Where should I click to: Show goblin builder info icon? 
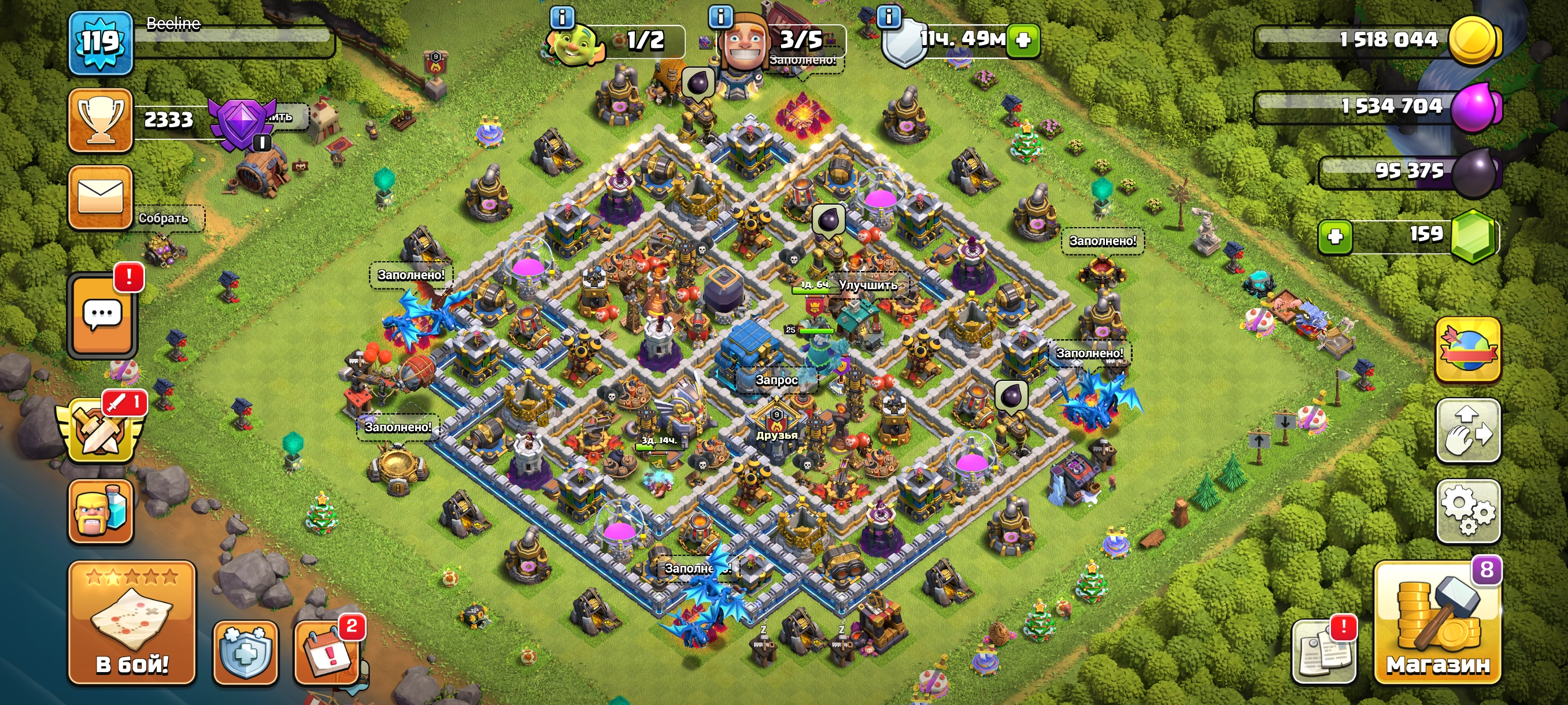[562, 17]
